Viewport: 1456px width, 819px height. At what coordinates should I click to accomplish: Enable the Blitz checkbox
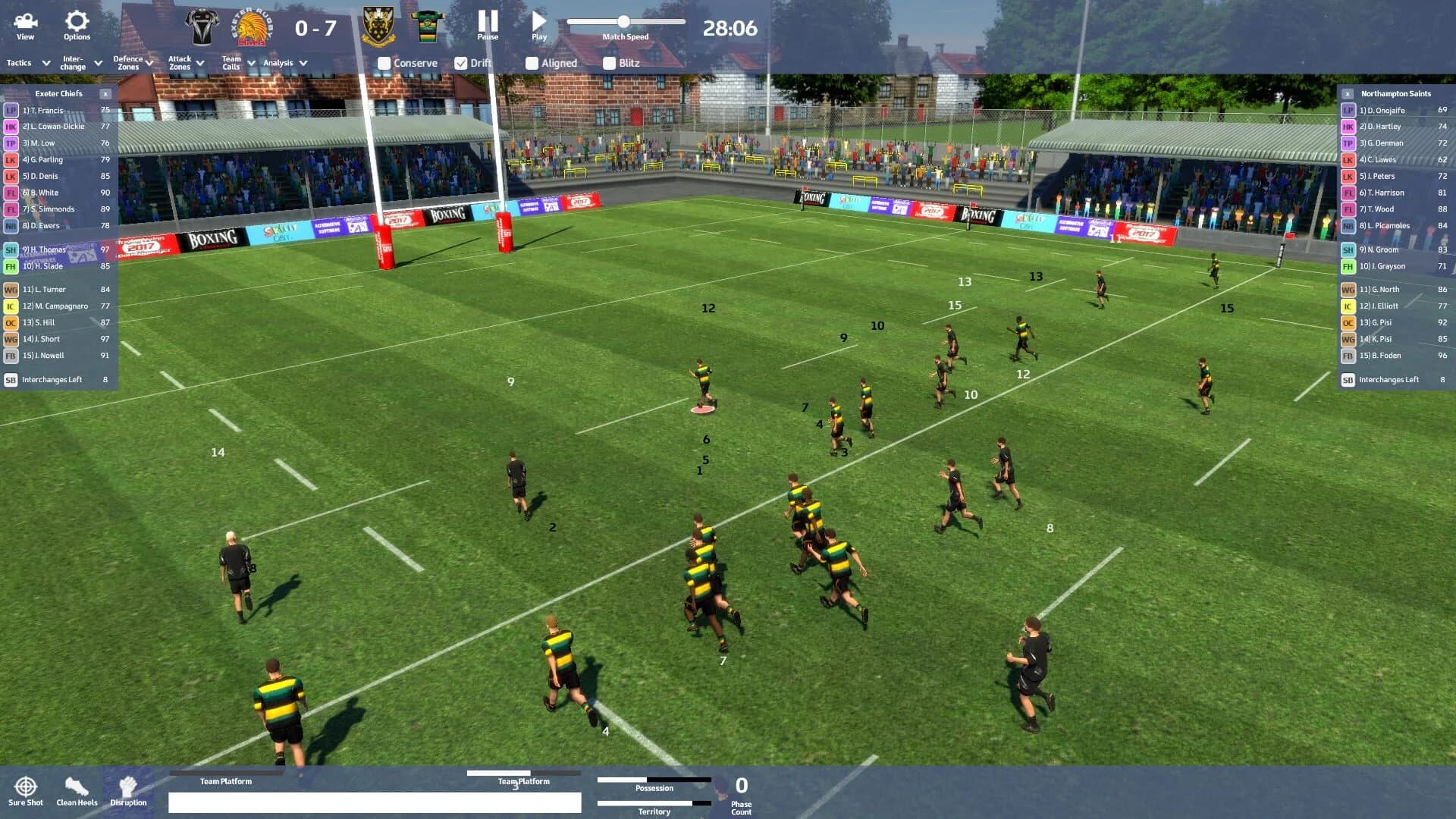[x=609, y=63]
